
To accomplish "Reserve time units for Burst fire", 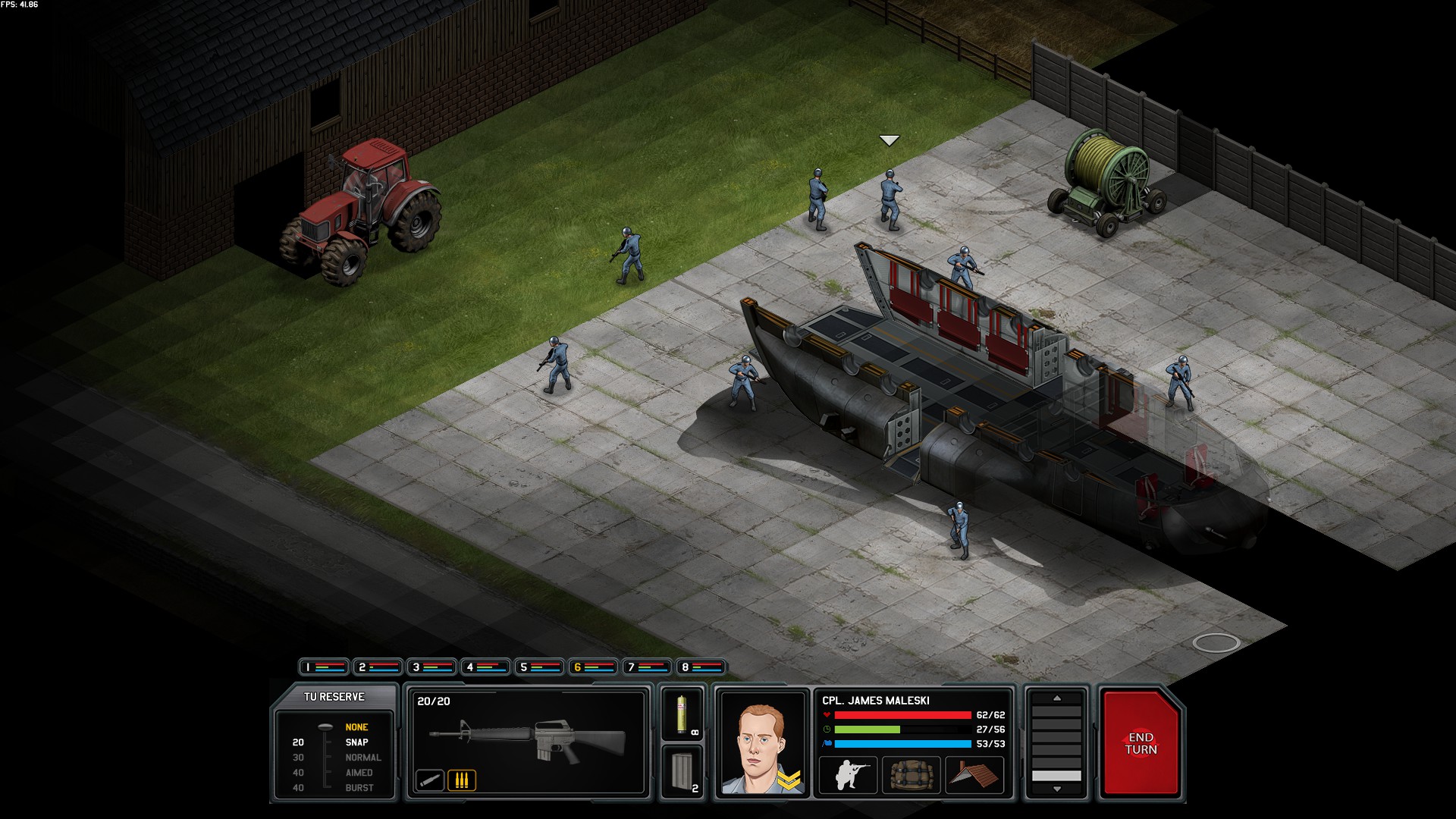I will pyautogui.click(x=359, y=788).
